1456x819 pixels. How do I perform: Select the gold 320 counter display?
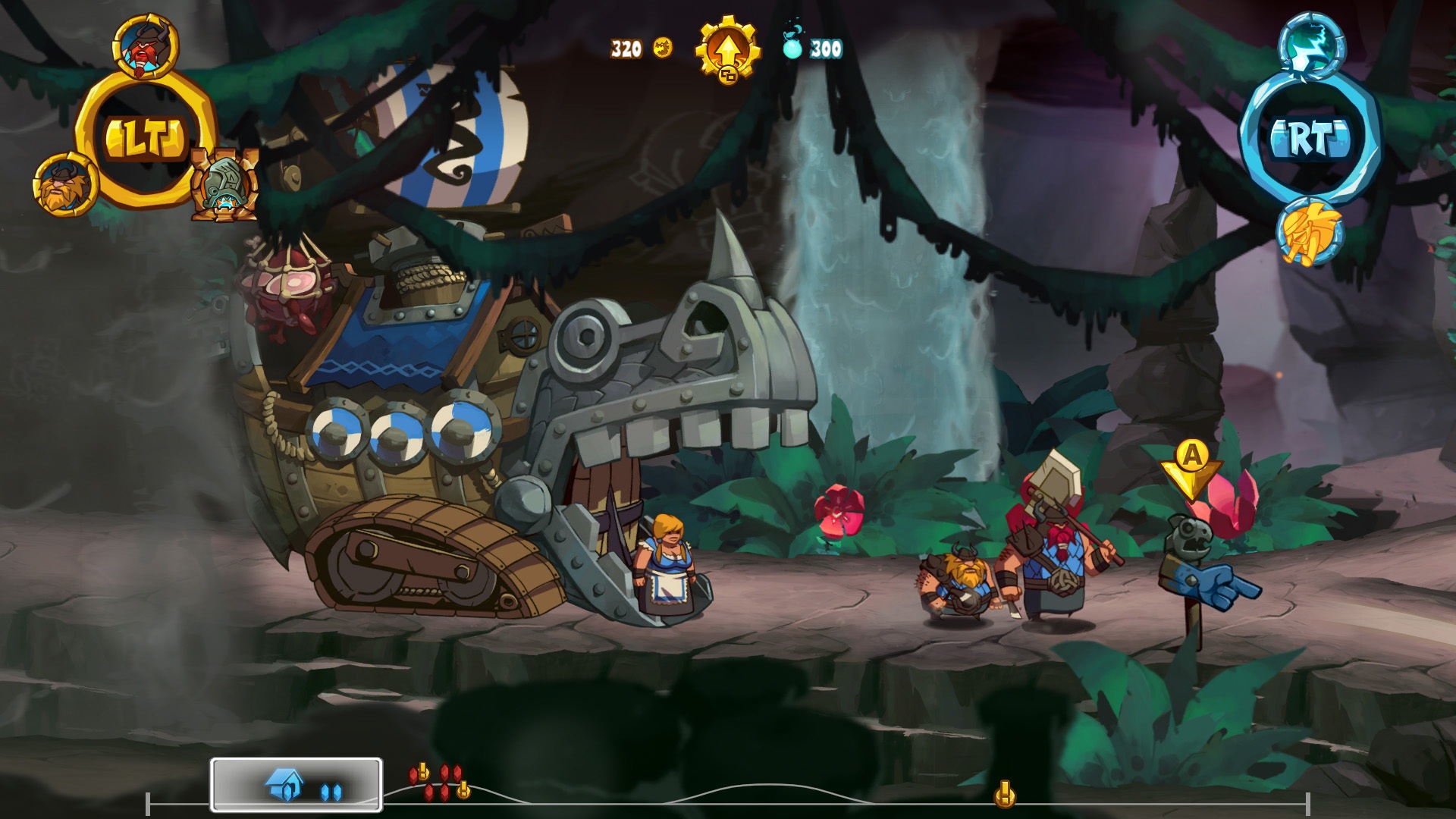click(x=626, y=49)
